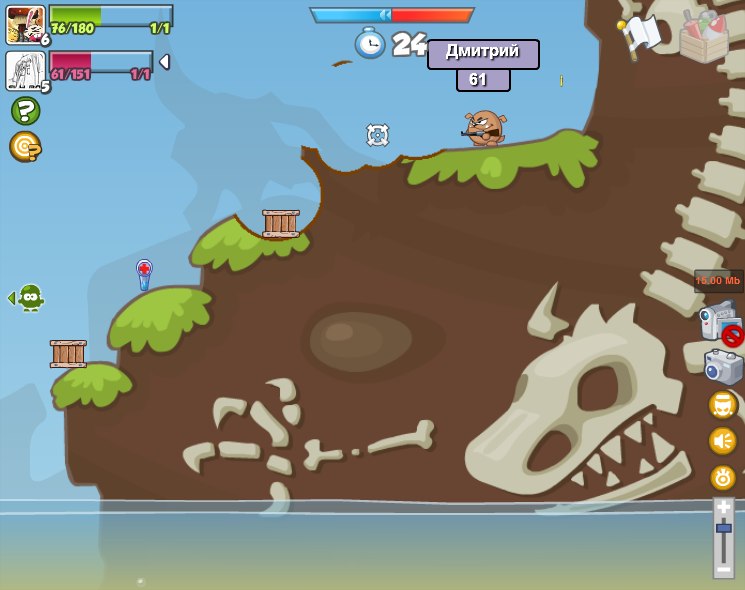Click the green off-screen worm indicator
The image size is (745, 590).
(29, 297)
